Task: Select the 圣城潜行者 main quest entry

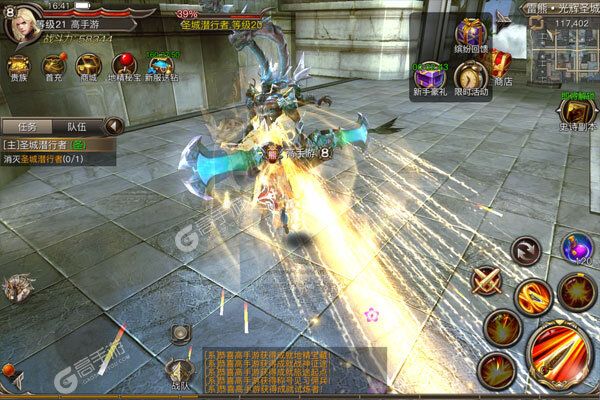Action: coord(55,146)
